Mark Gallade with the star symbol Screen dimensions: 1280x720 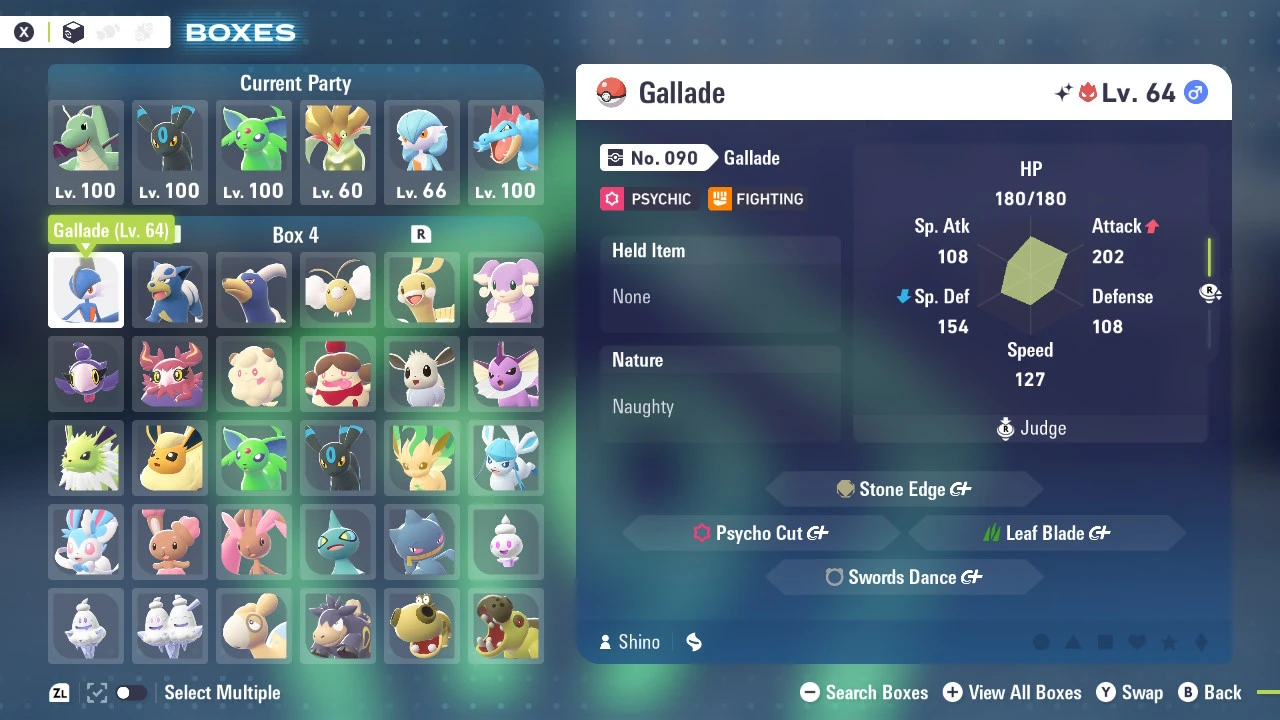[1168, 642]
